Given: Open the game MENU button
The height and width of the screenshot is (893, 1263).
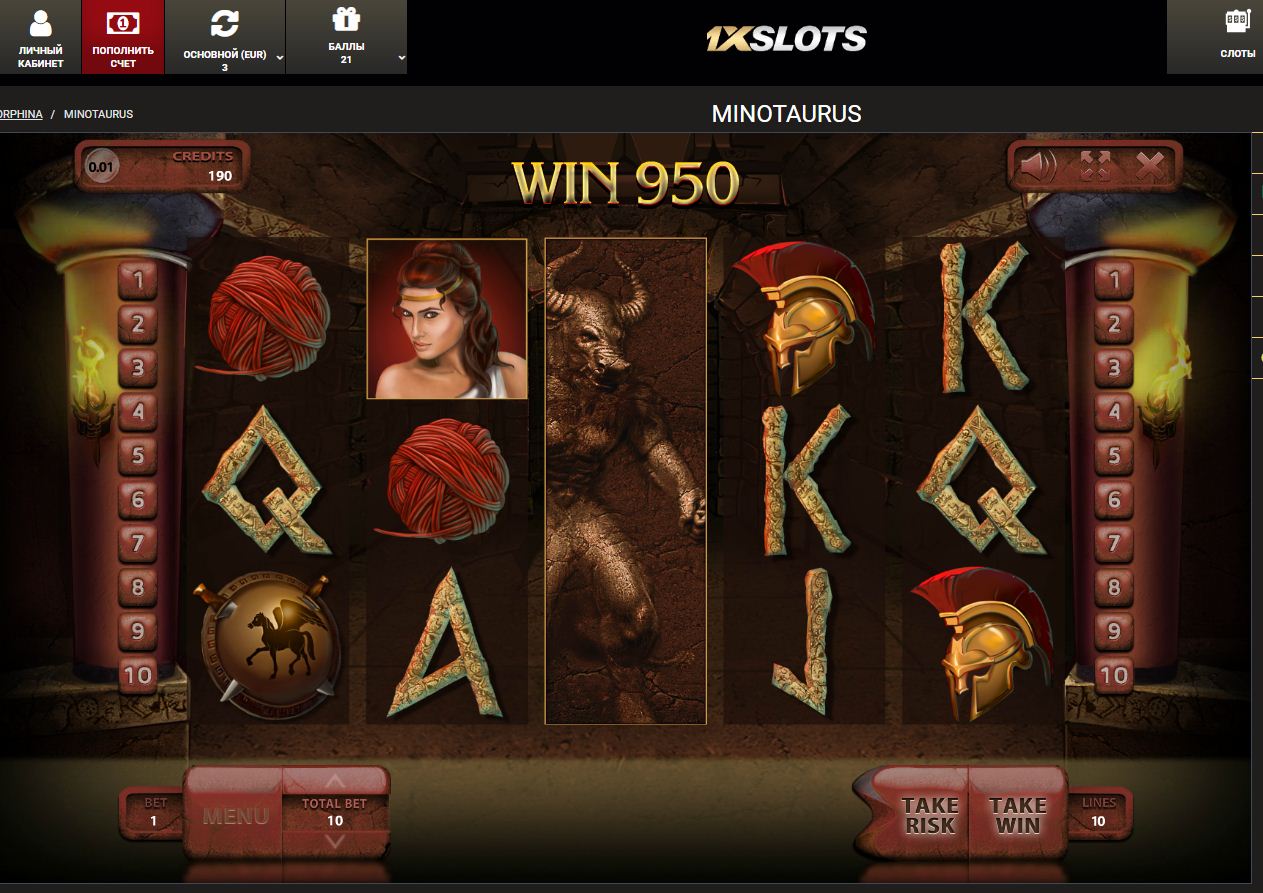Looking at the screenshot, I should click(235, 815).
